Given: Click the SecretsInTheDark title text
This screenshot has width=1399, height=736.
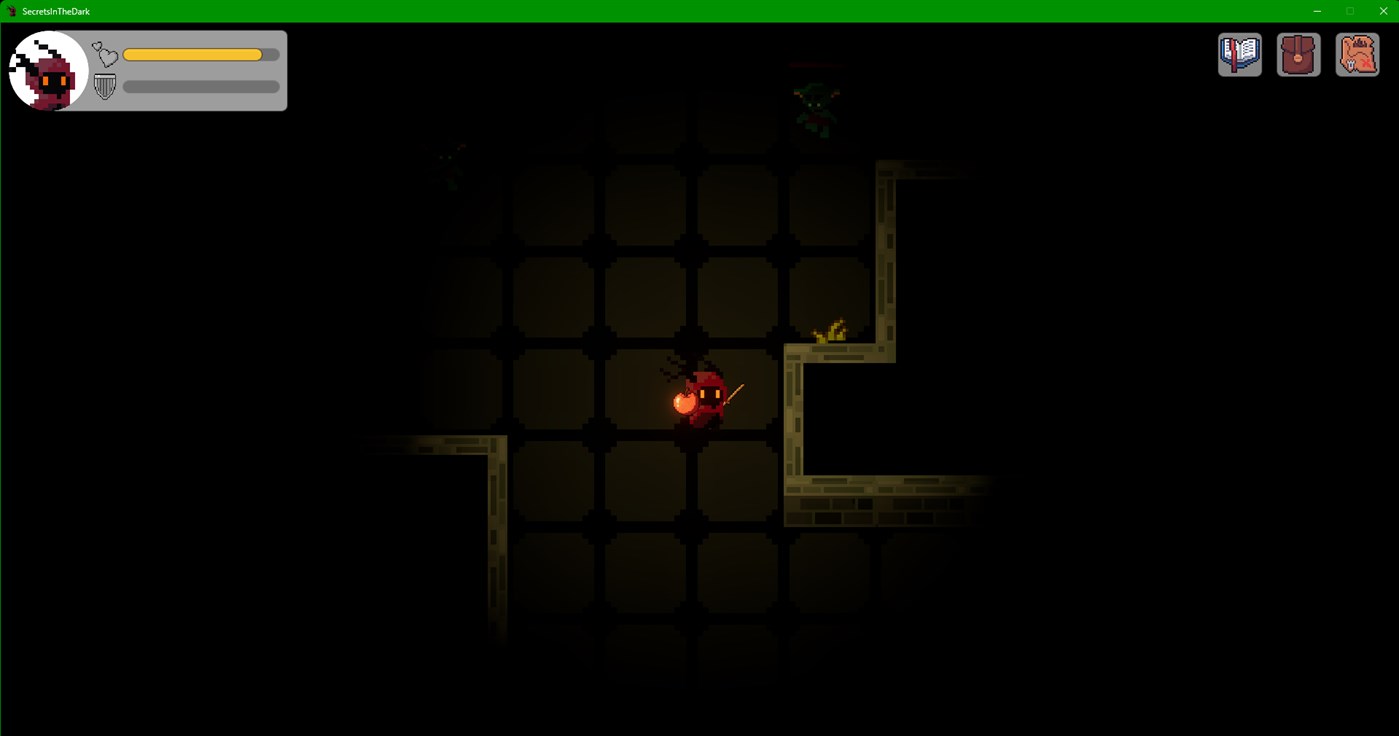Looking at the screenshot, I should (57, 11).
